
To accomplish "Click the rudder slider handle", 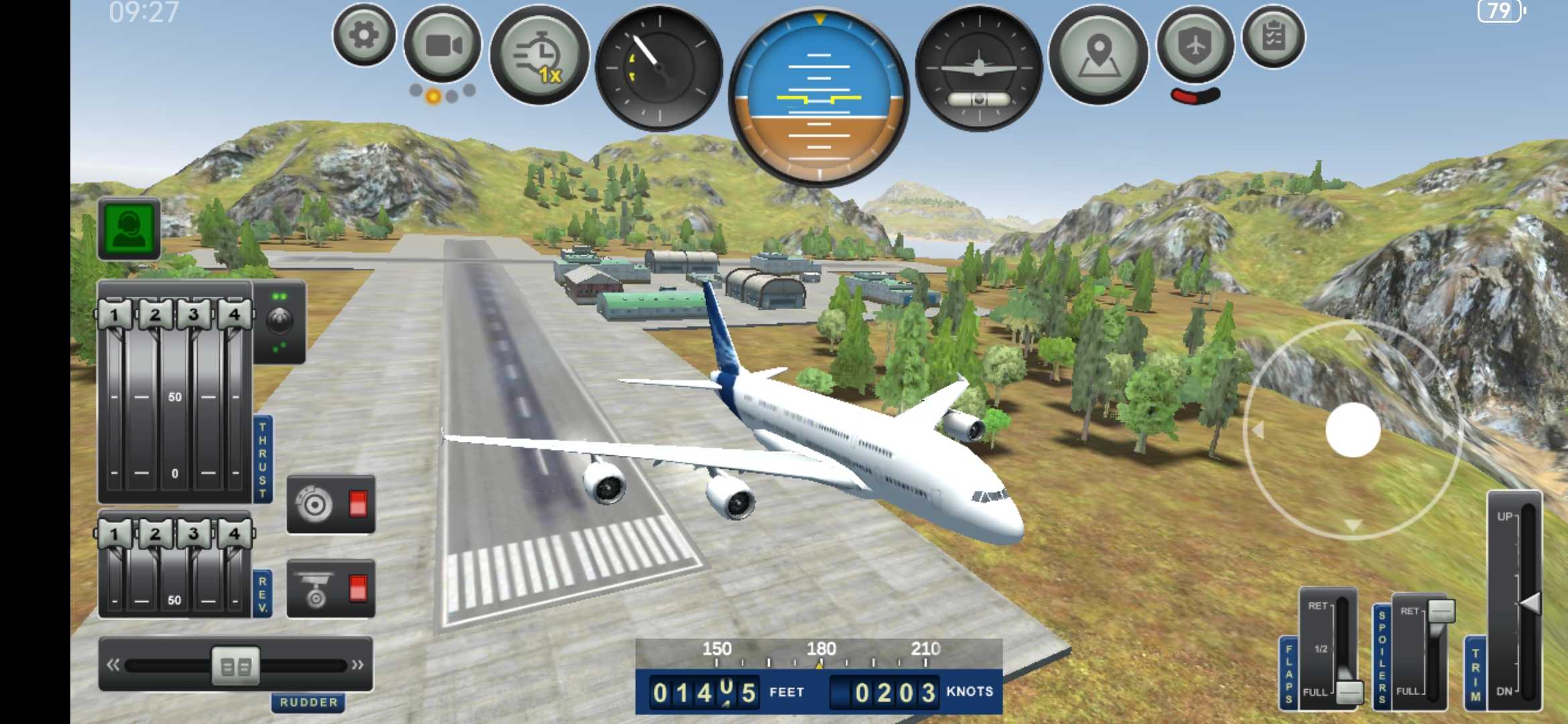I will point(235,666).
